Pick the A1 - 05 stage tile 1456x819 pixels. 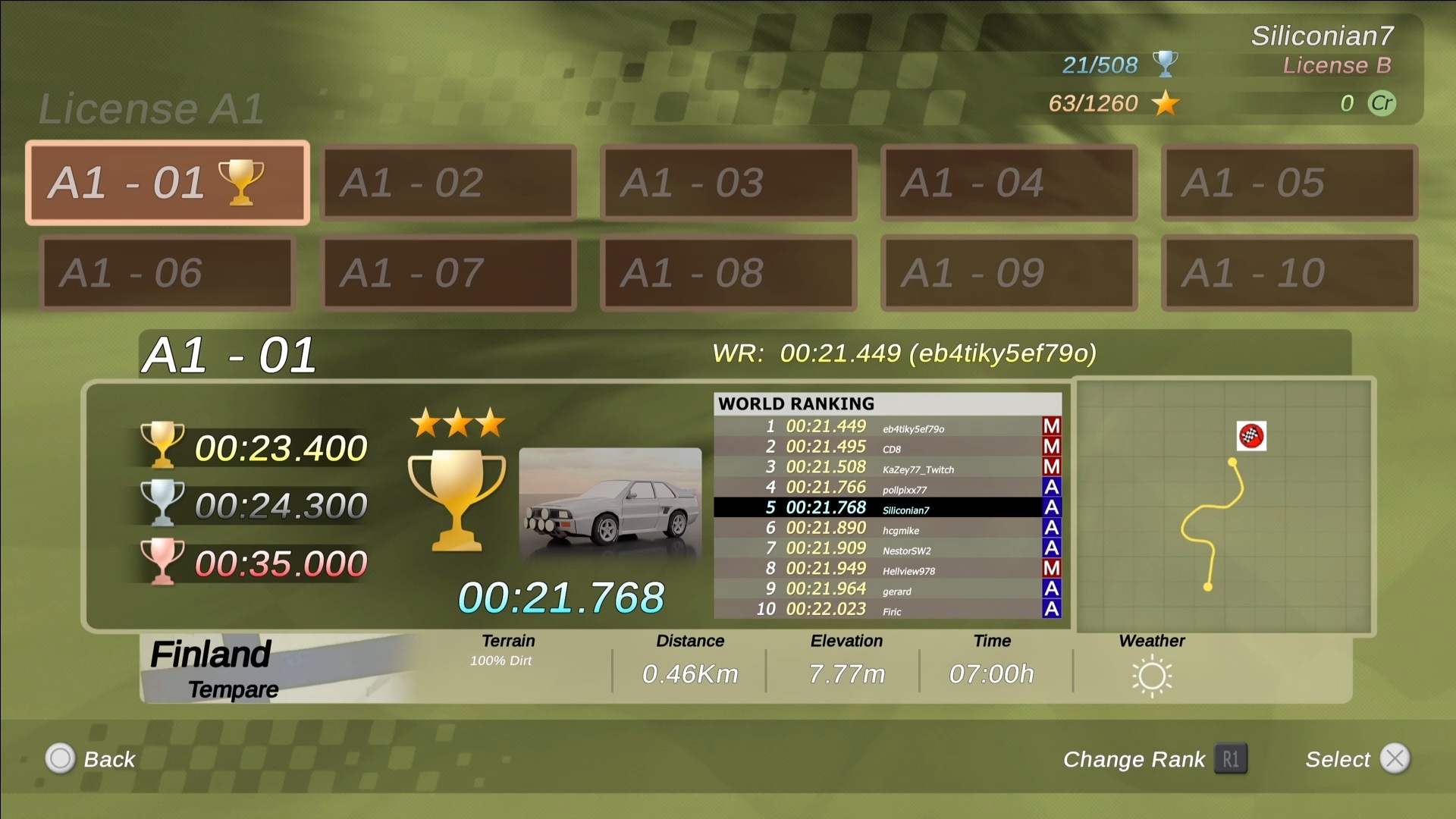click(x=1289, y=183)
